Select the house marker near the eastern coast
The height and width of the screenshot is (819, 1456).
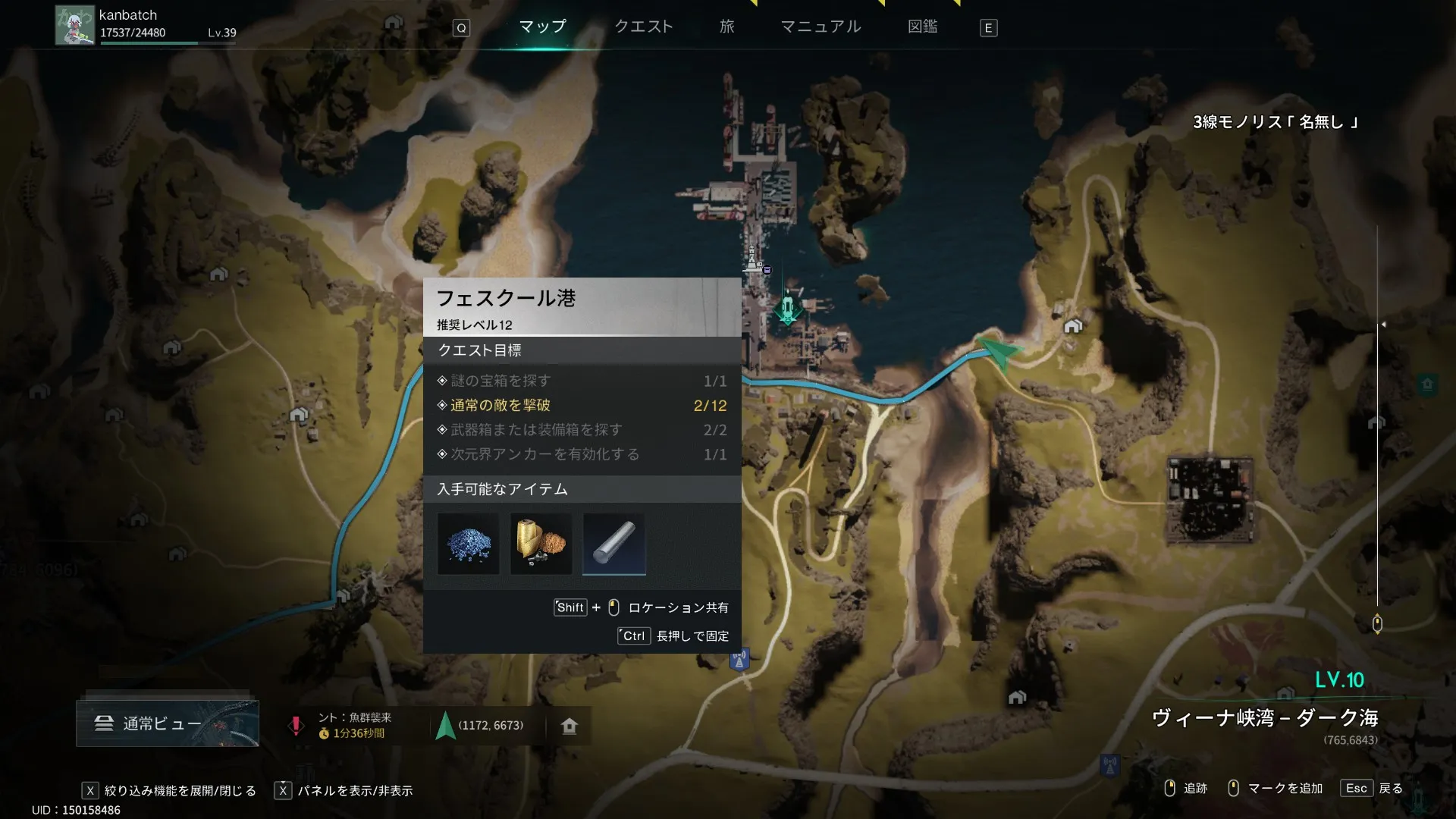pyautogui.click(x=1072, y=326)
